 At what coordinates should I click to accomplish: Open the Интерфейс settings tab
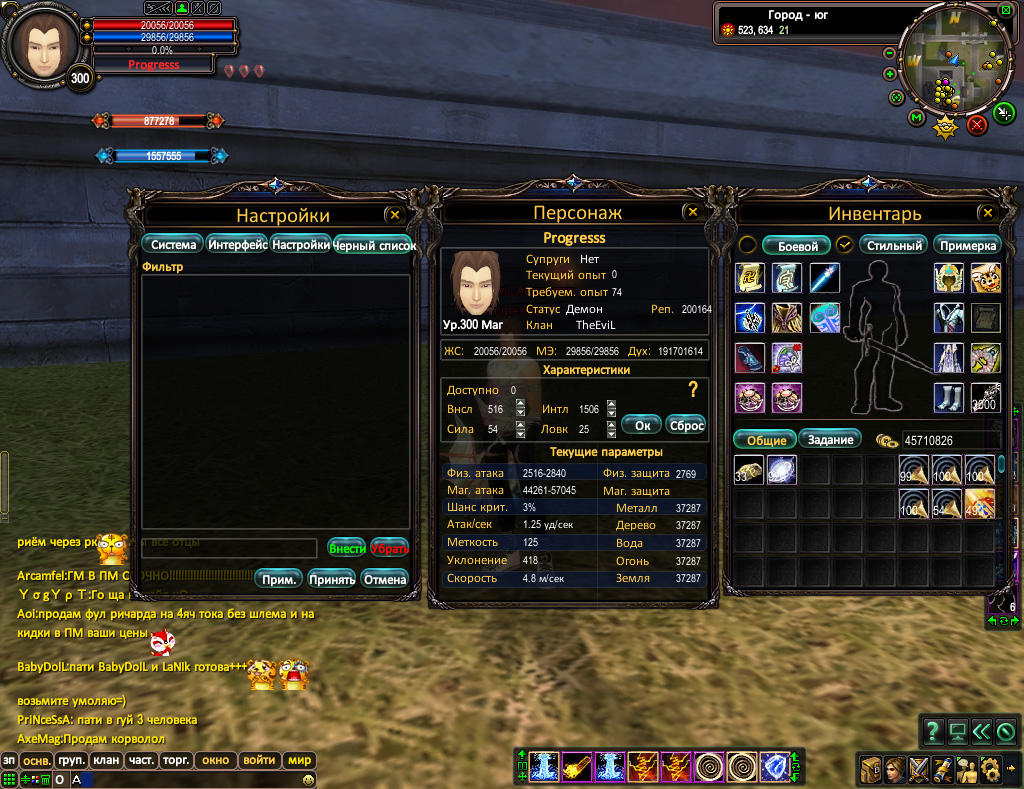[237, 244]
